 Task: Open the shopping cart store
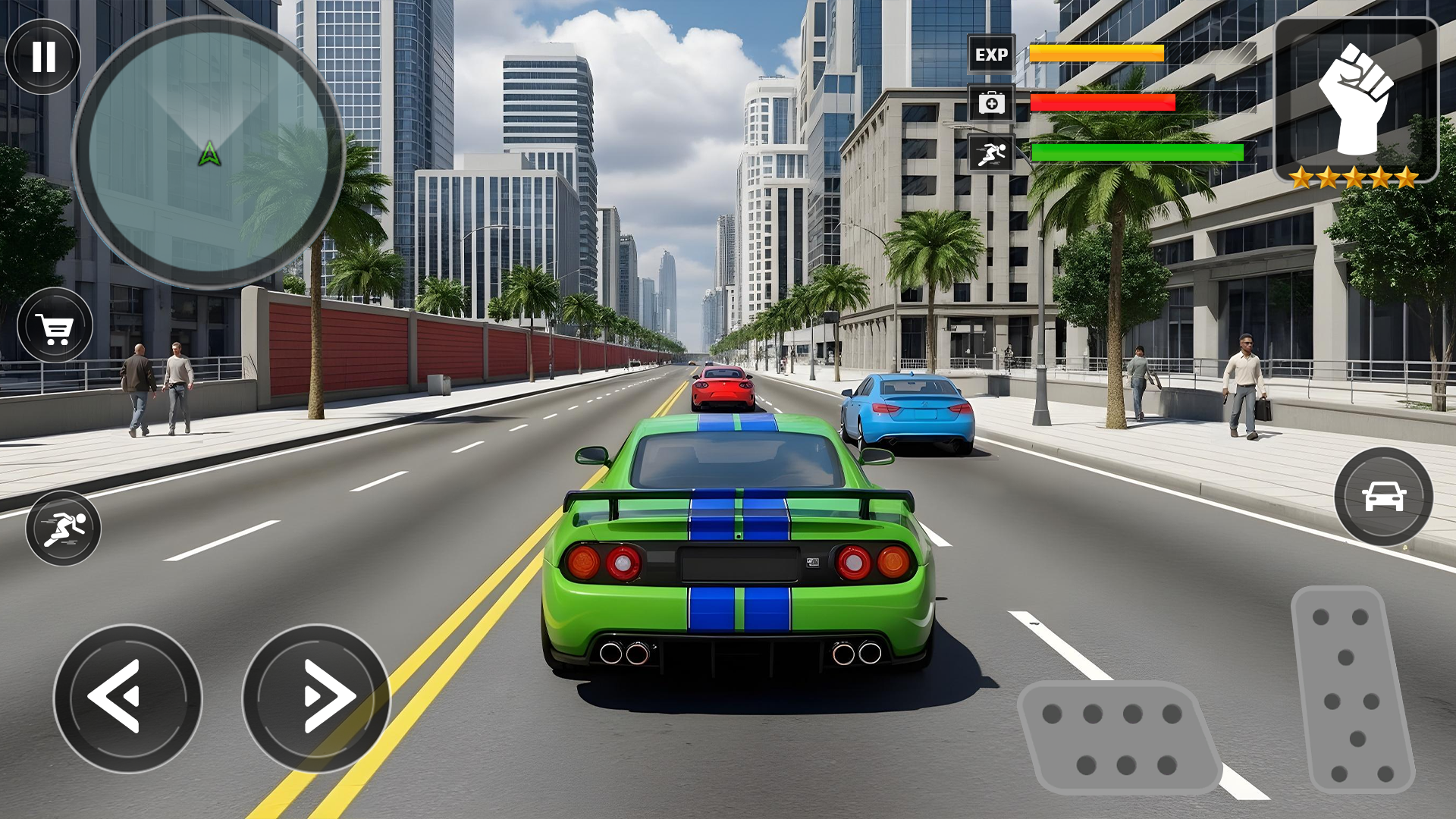[55, 326]
